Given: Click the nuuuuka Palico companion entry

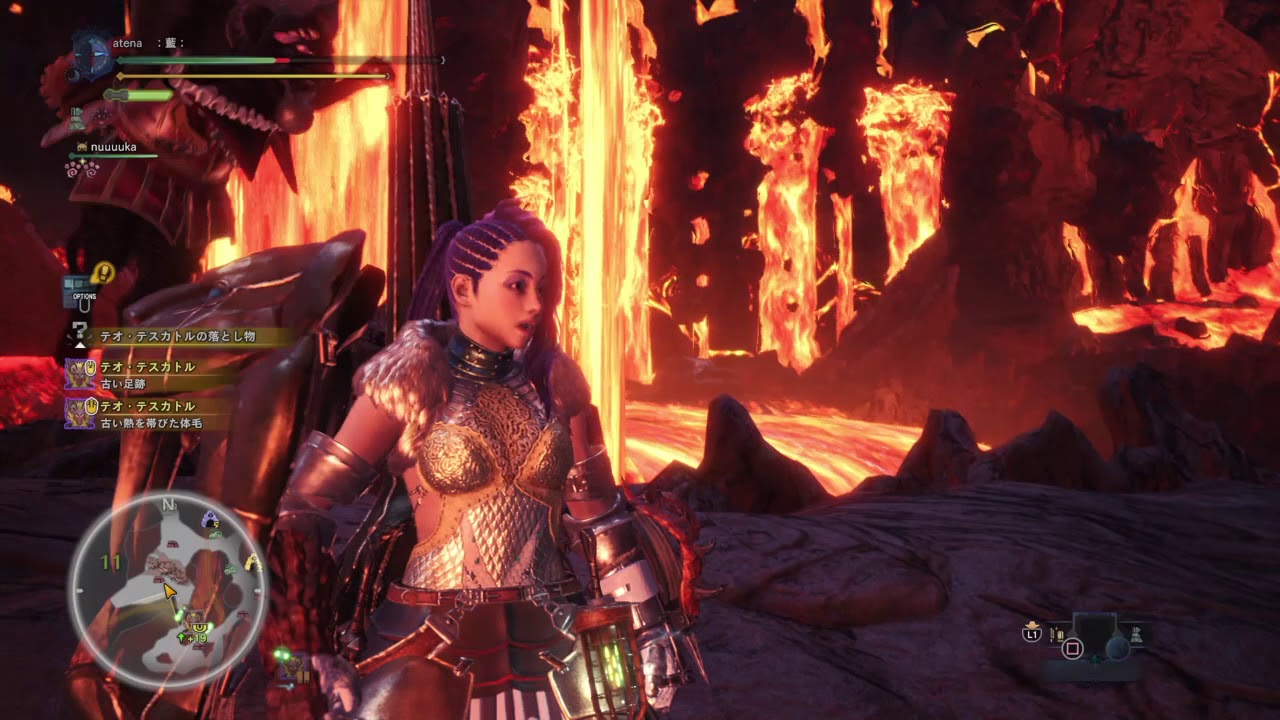Looking at the screenshot, I should 112,148.
